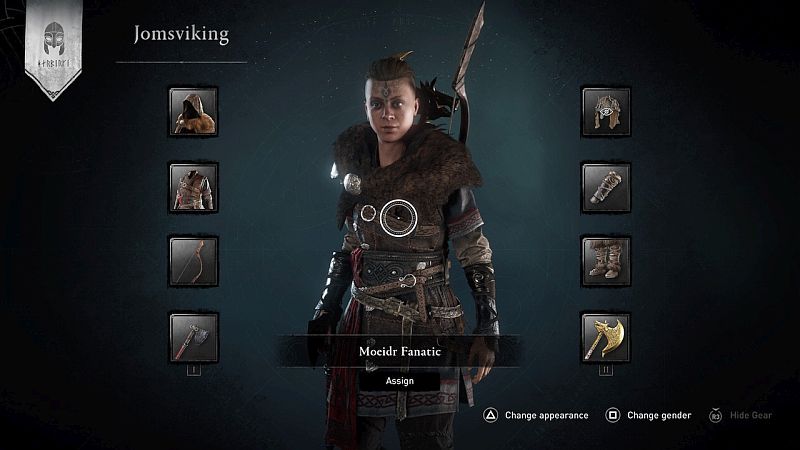The width and height of the screenshot is (800, 450).
Task: Select the bearded axe weapon slot
Action: pyautogui.click(x=193, y=337)
